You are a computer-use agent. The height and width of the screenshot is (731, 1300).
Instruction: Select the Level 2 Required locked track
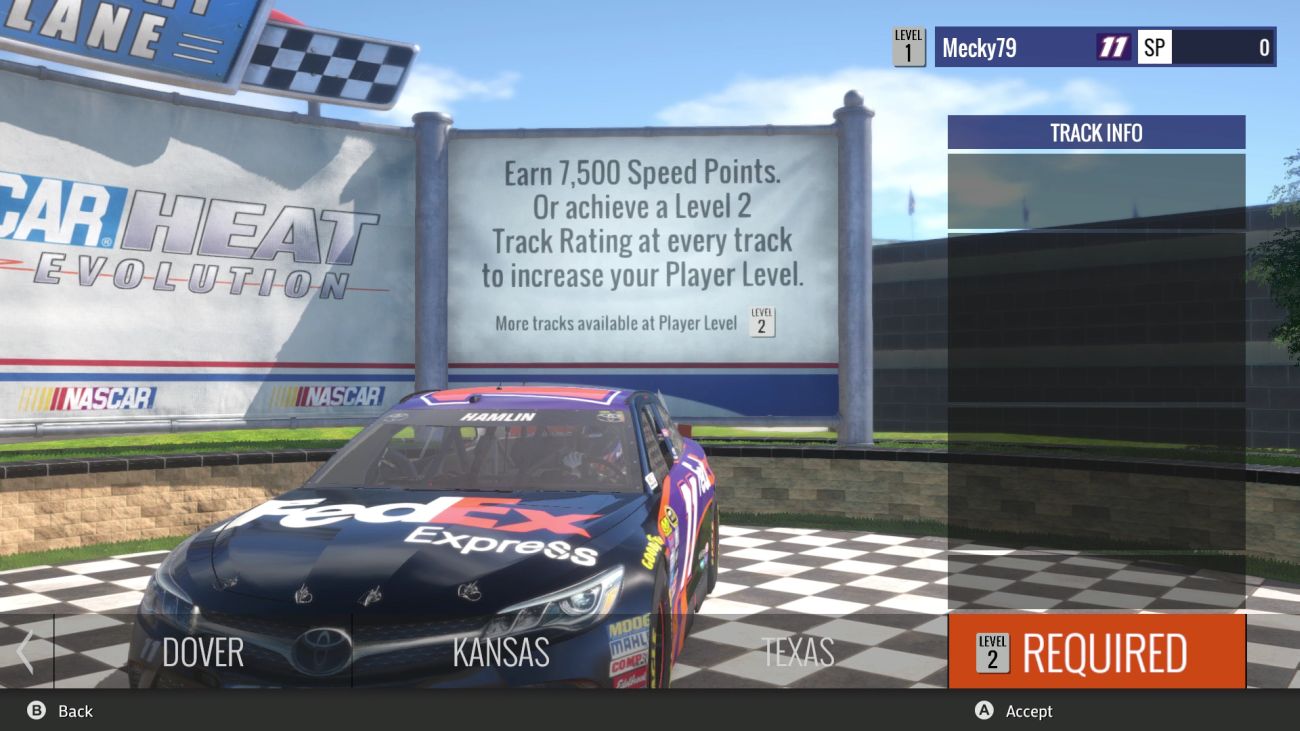(x=1096, y=652)
